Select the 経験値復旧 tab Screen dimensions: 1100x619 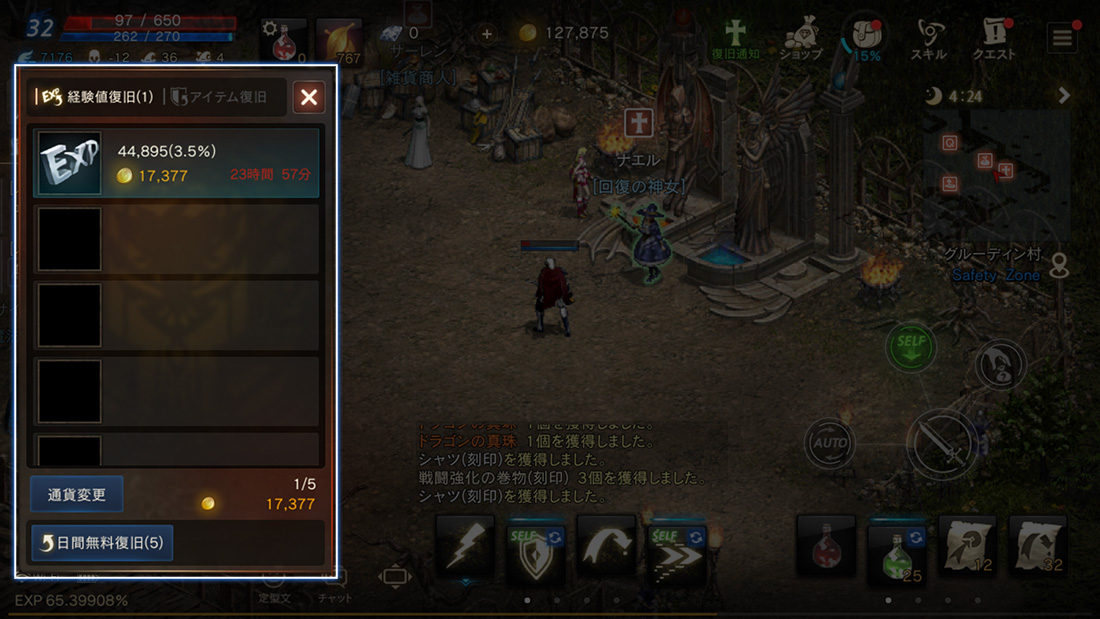coord(96,97)
